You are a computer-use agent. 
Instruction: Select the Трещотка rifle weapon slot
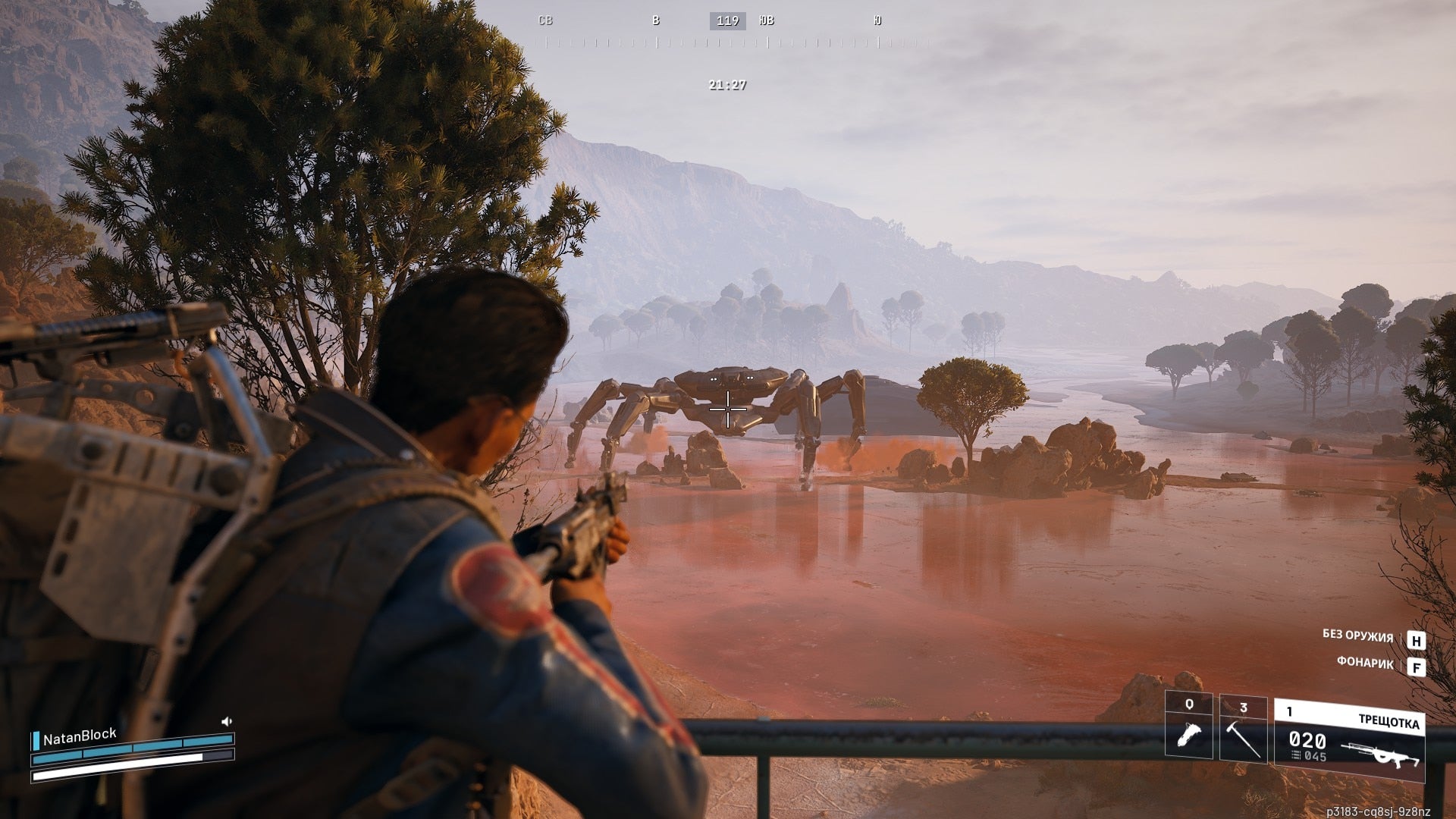point(1349,741)
